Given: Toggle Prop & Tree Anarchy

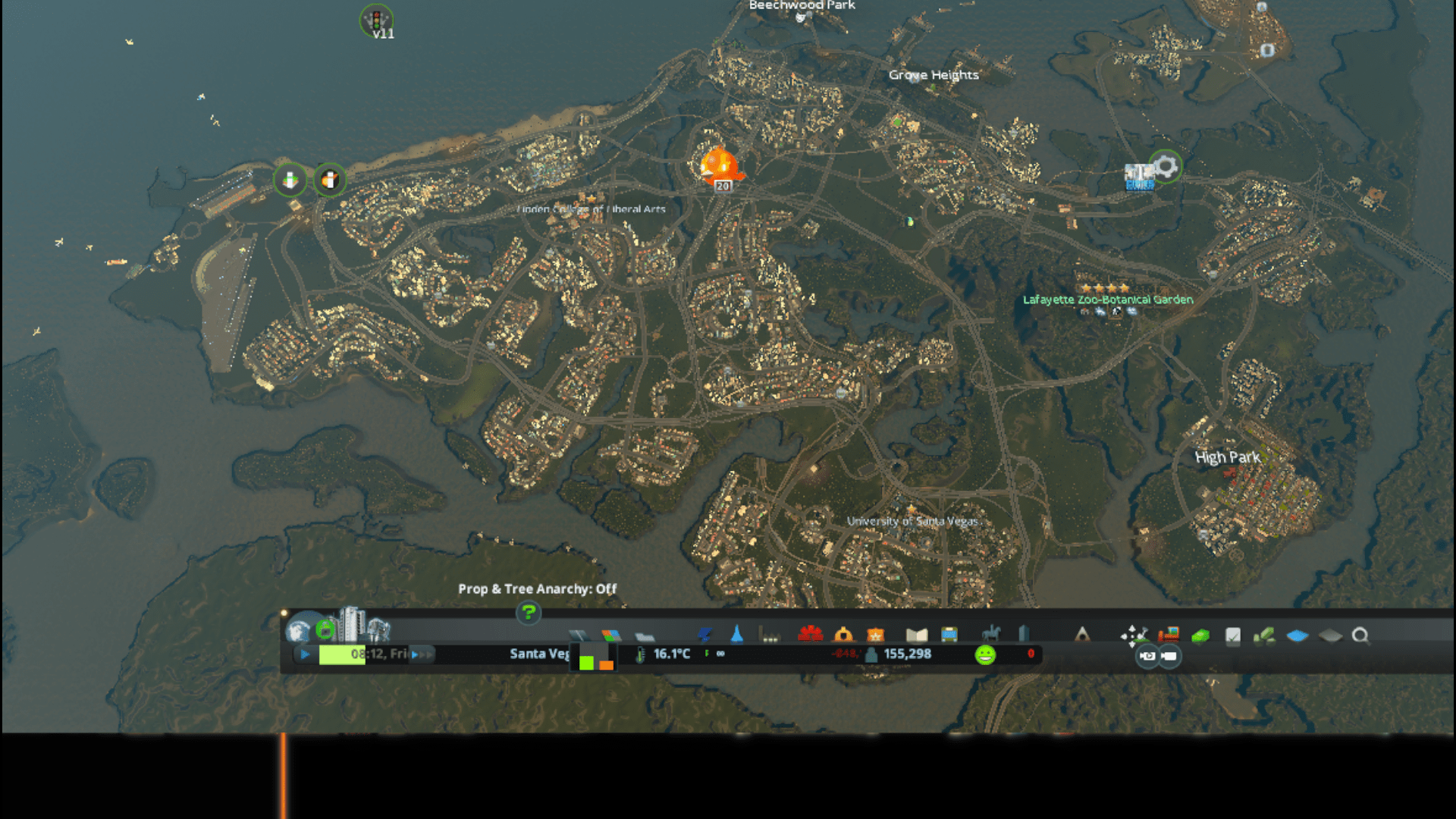Looking at the screenshot, I should (x=537, y=588).
